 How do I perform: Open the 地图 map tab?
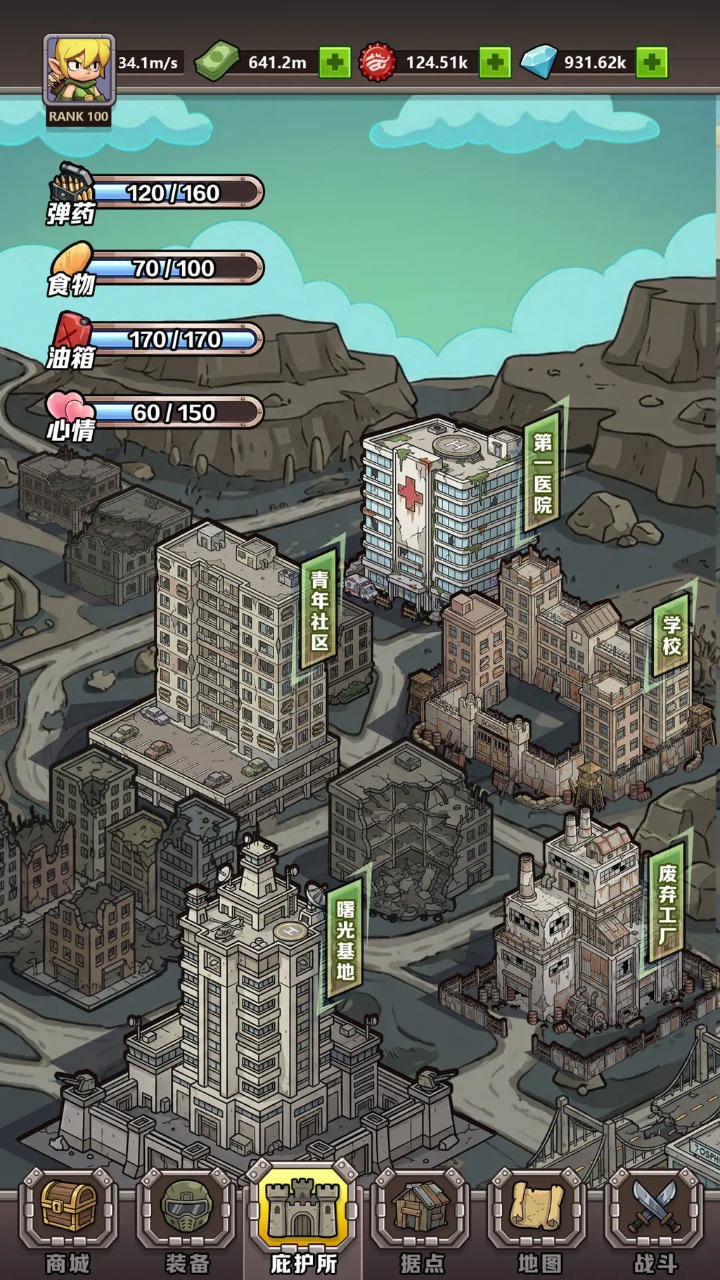(536, 1220)
